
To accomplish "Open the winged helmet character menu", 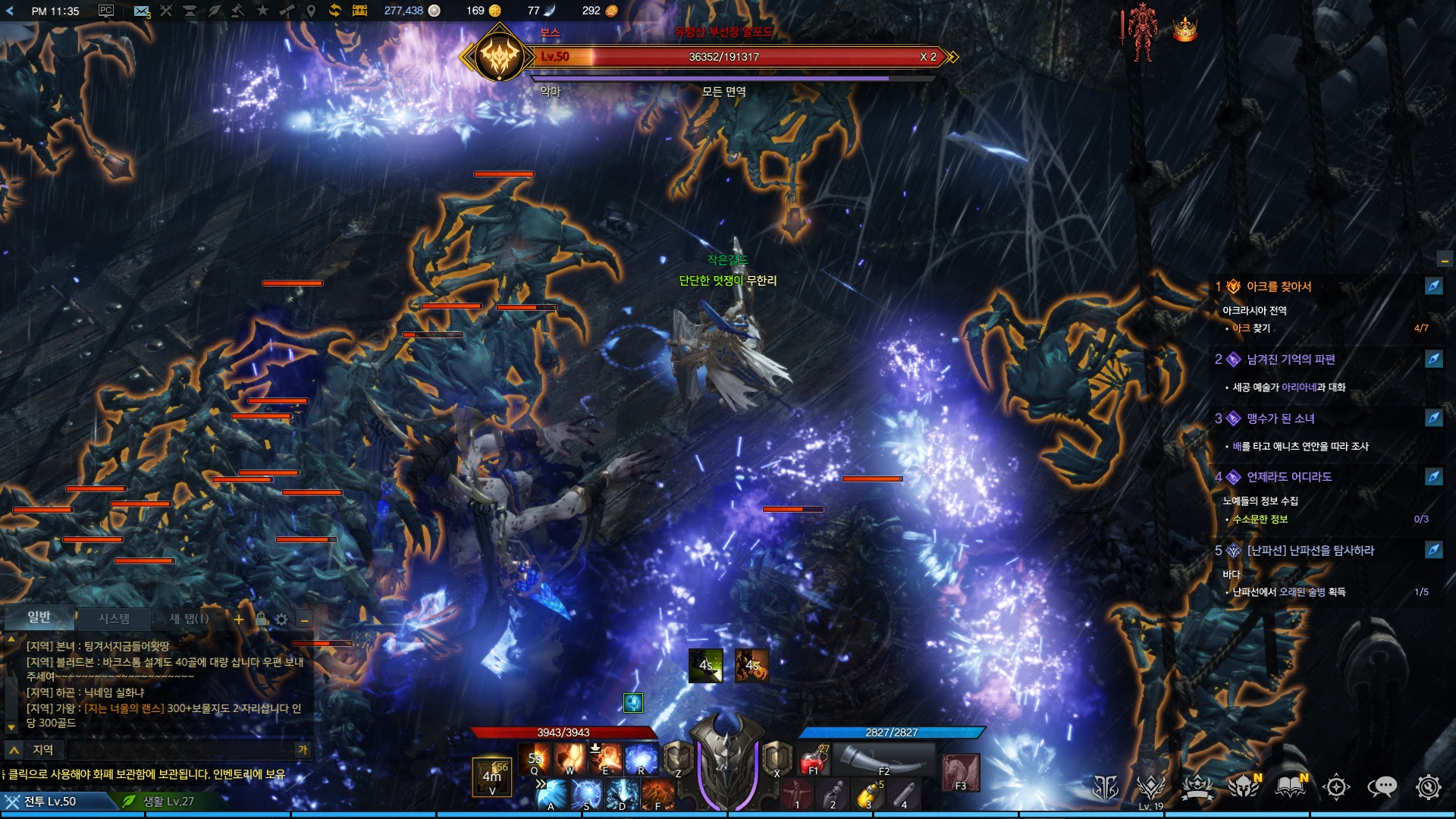I will (1244, 787).
